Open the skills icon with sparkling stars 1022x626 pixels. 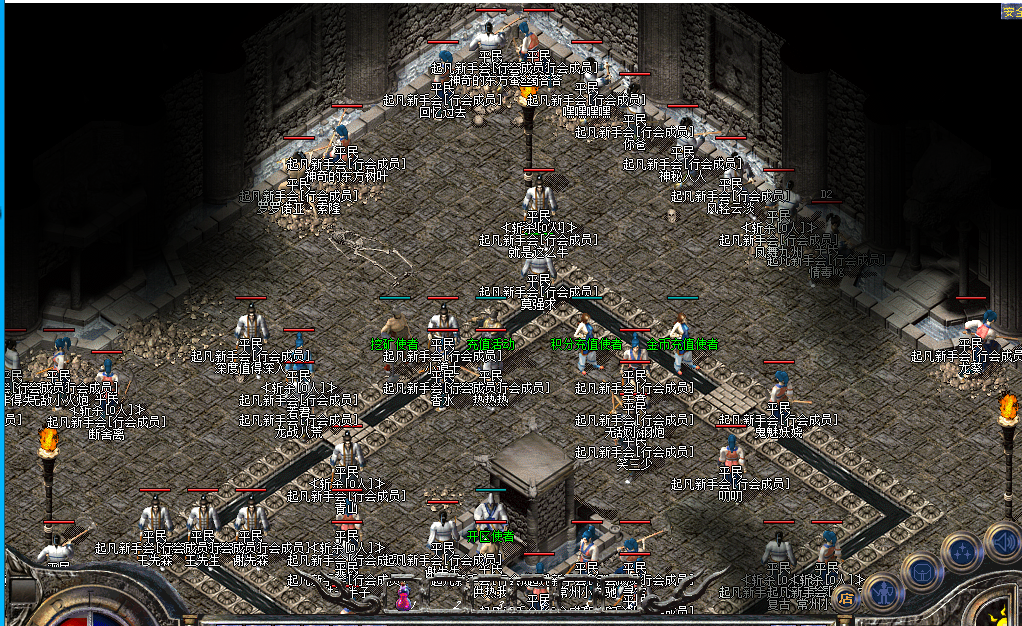point(960,552)
